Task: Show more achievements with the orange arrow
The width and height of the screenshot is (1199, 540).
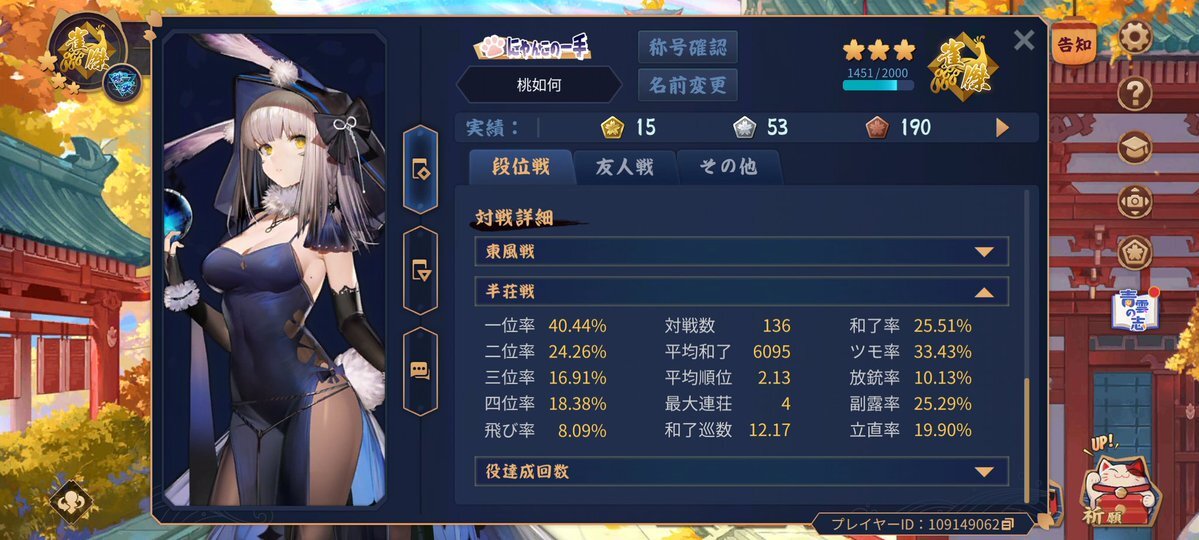Action: point(1002,128)
